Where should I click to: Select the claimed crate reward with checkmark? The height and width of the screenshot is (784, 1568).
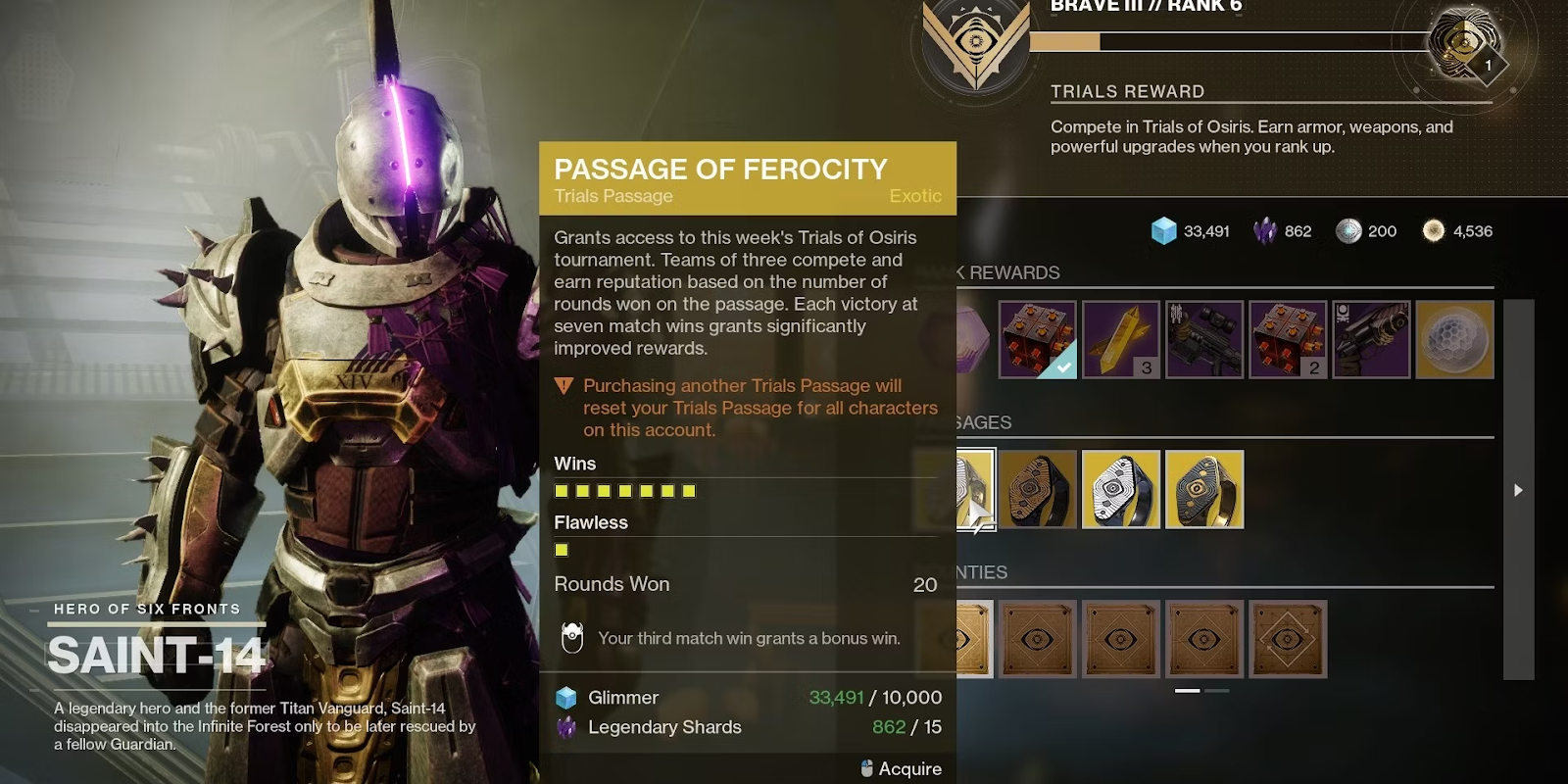1037,339
